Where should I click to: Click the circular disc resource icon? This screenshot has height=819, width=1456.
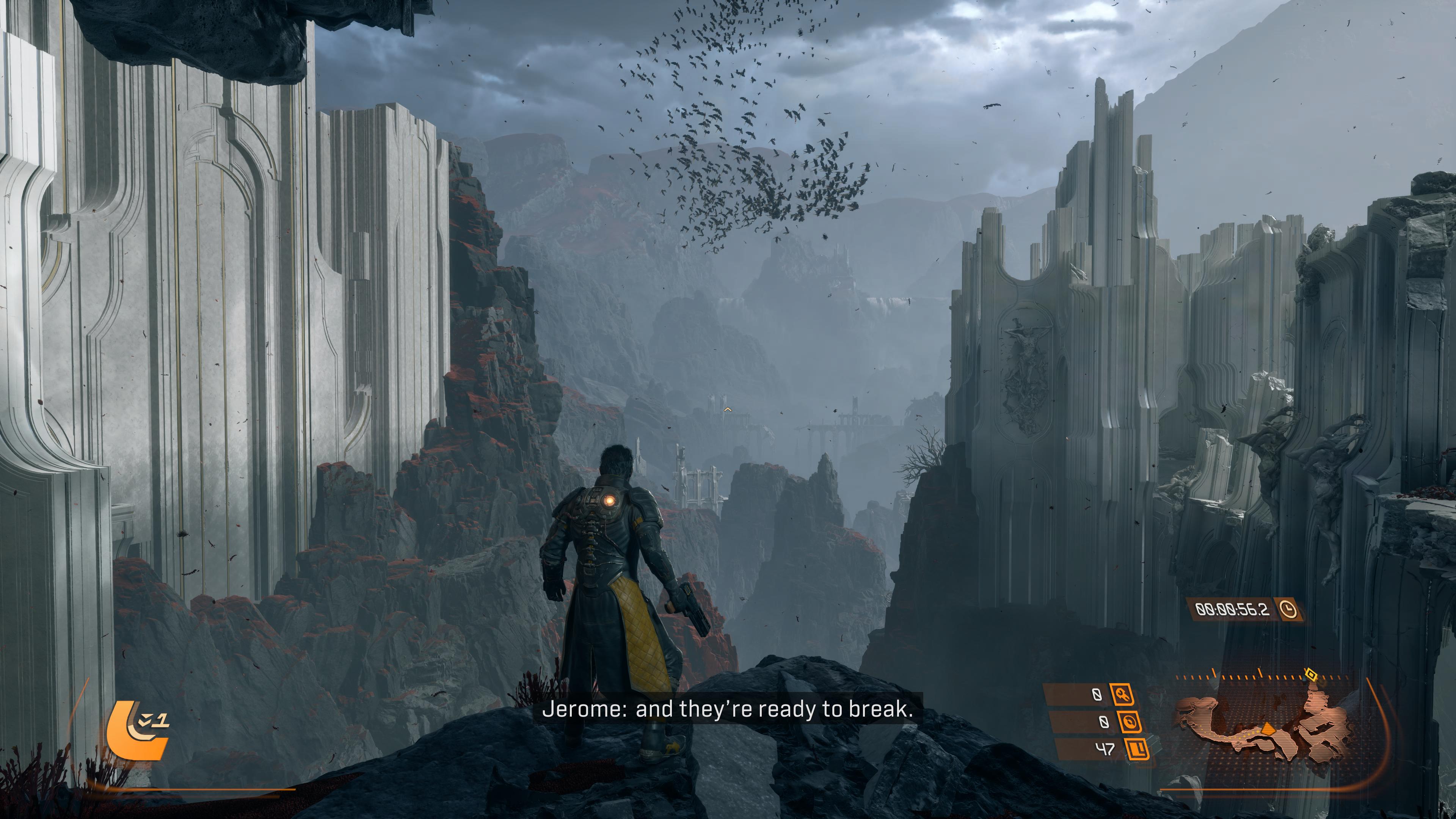(x=1128, y=722)
